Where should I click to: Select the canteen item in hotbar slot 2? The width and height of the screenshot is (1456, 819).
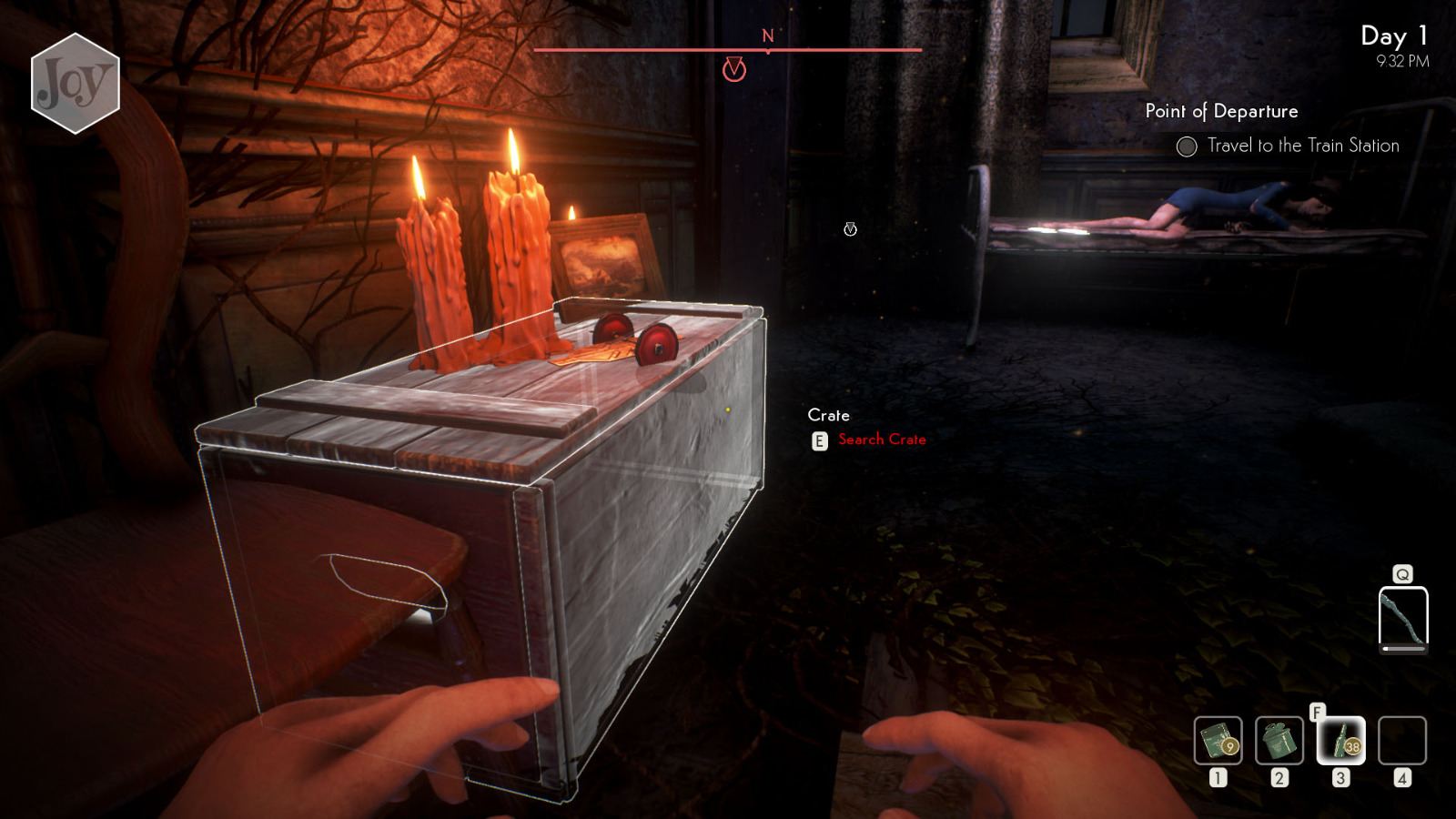(x=1279, y=742)
